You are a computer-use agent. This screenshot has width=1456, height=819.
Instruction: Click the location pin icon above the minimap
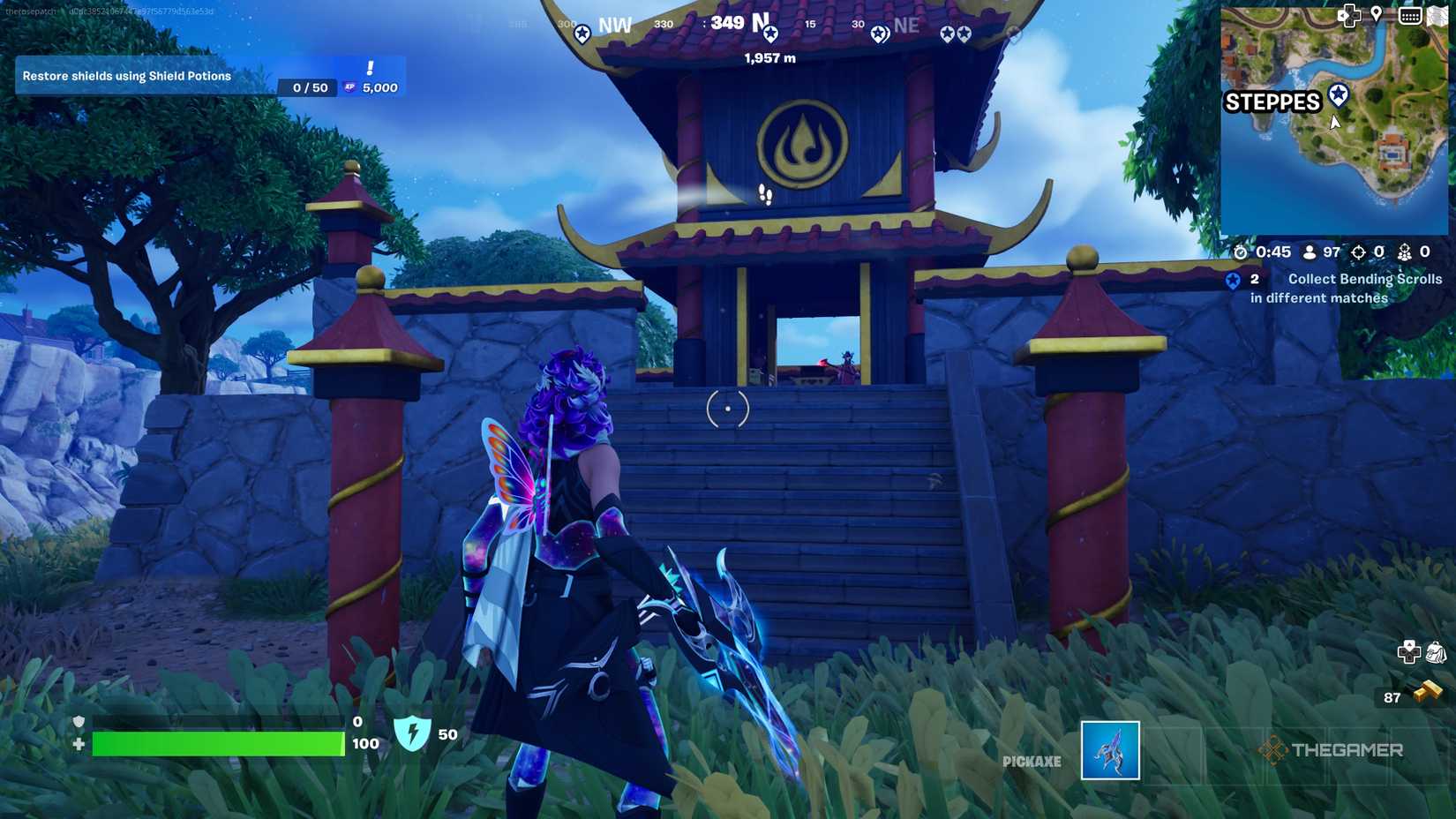(1377, 14)
